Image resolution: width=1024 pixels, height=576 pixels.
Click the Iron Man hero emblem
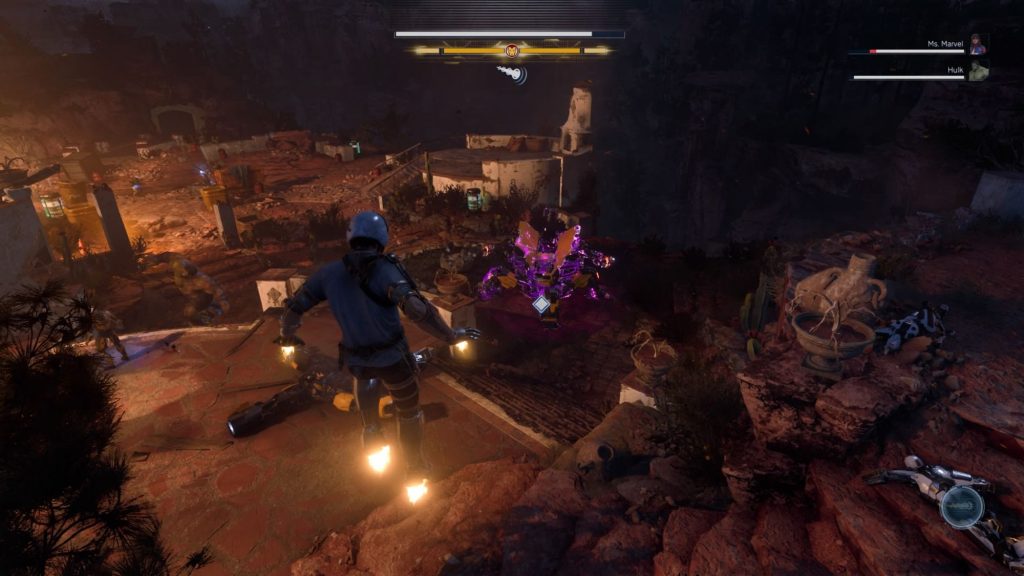tap(512, 50)
